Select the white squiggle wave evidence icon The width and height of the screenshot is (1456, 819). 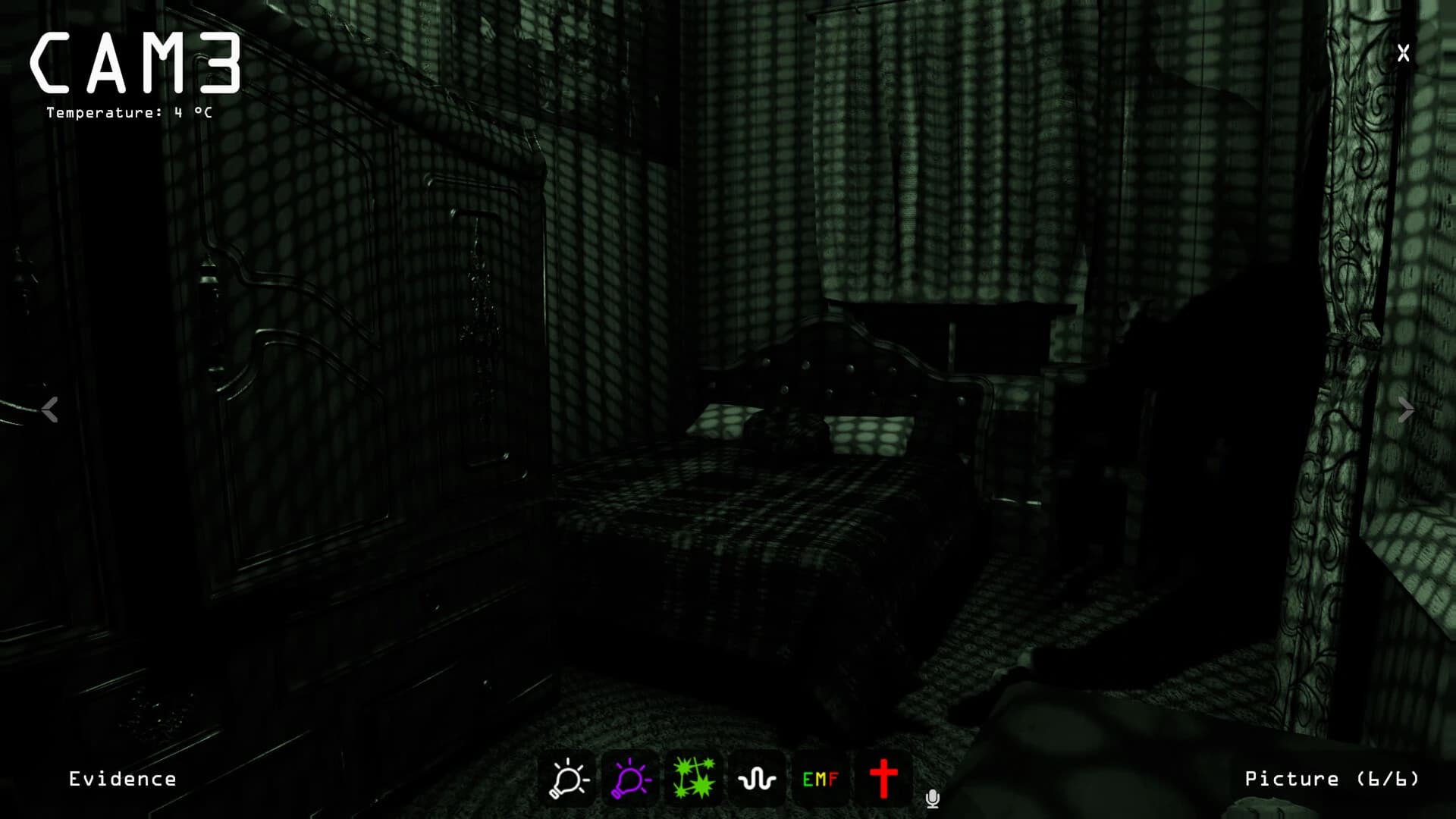[x=758, y=778]
